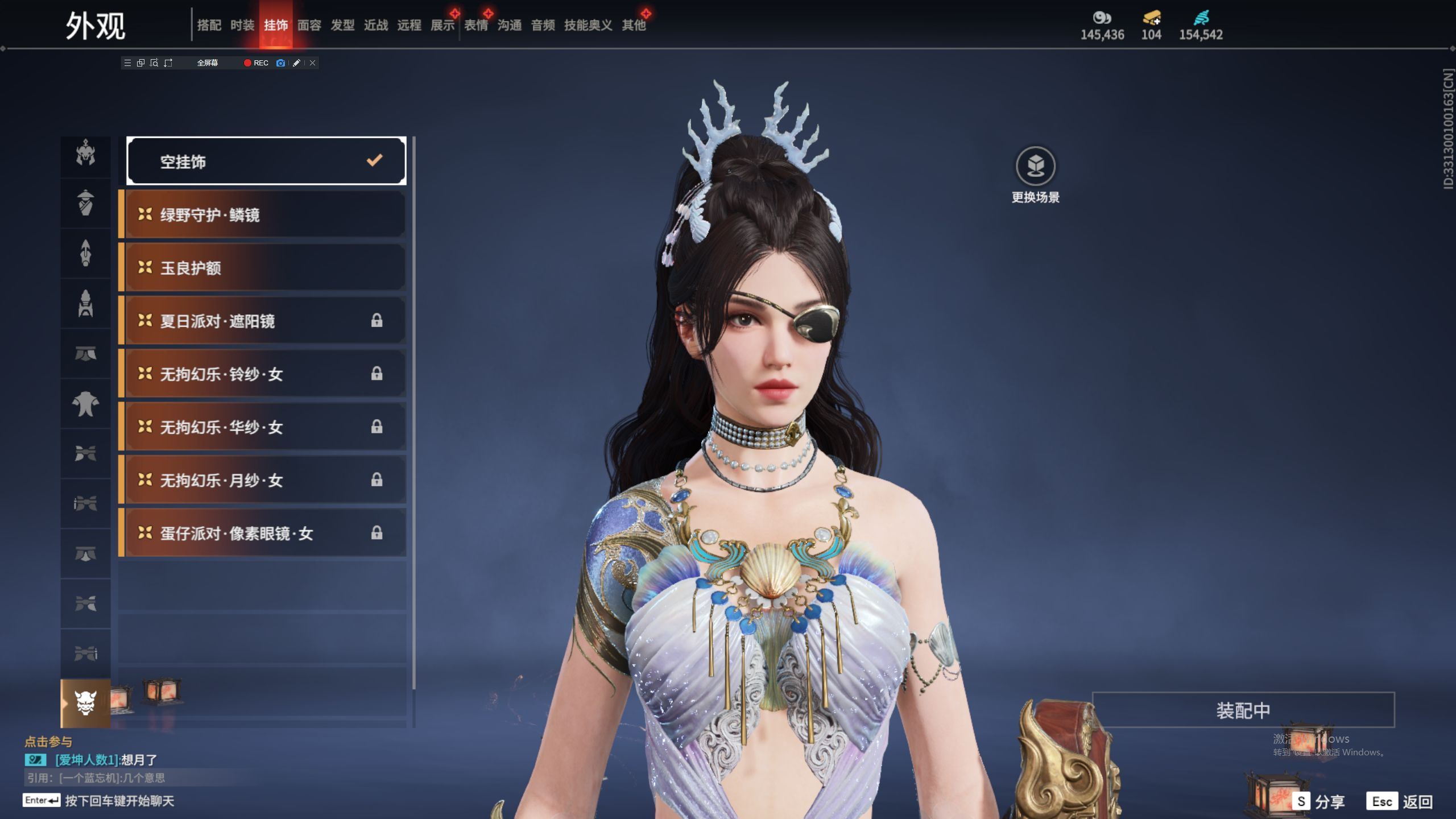Open the 搭配 tab
The image size is (1456, 819).
click(209, 25)
